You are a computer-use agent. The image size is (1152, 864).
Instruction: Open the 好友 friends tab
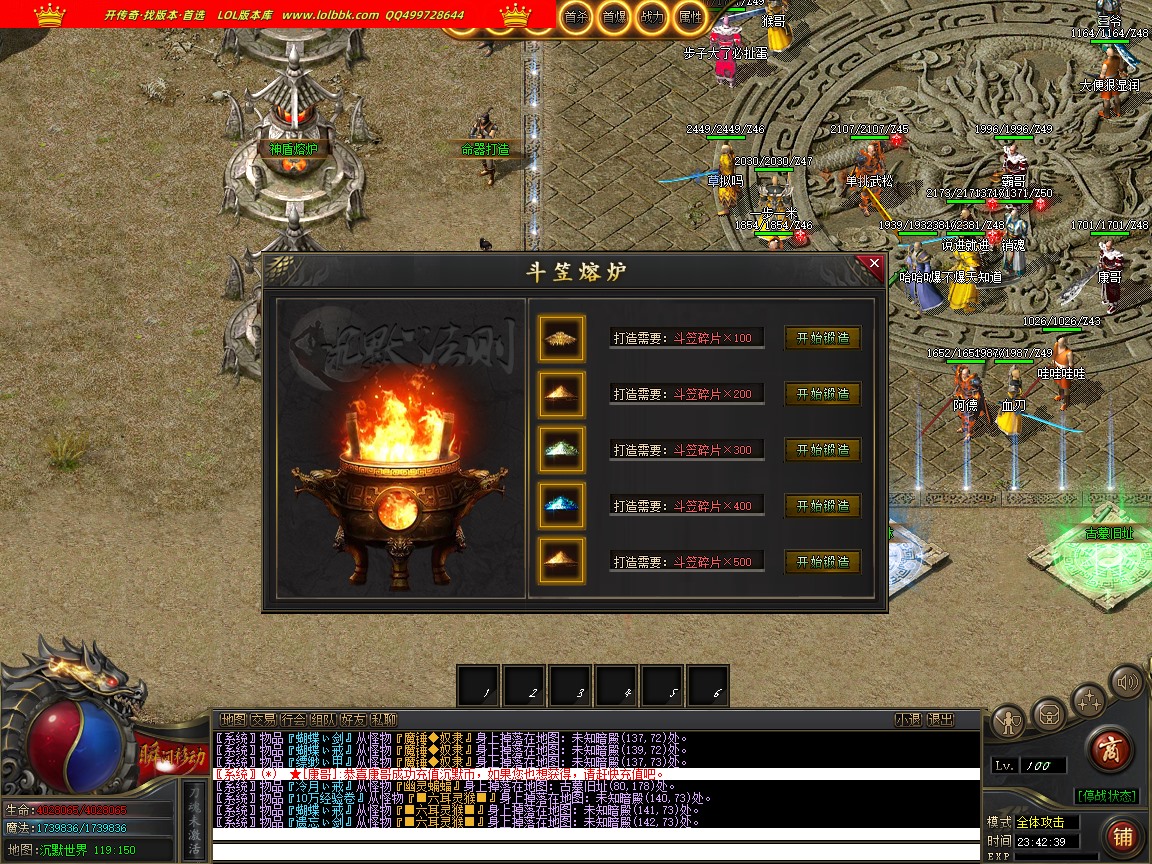[353, 719]
